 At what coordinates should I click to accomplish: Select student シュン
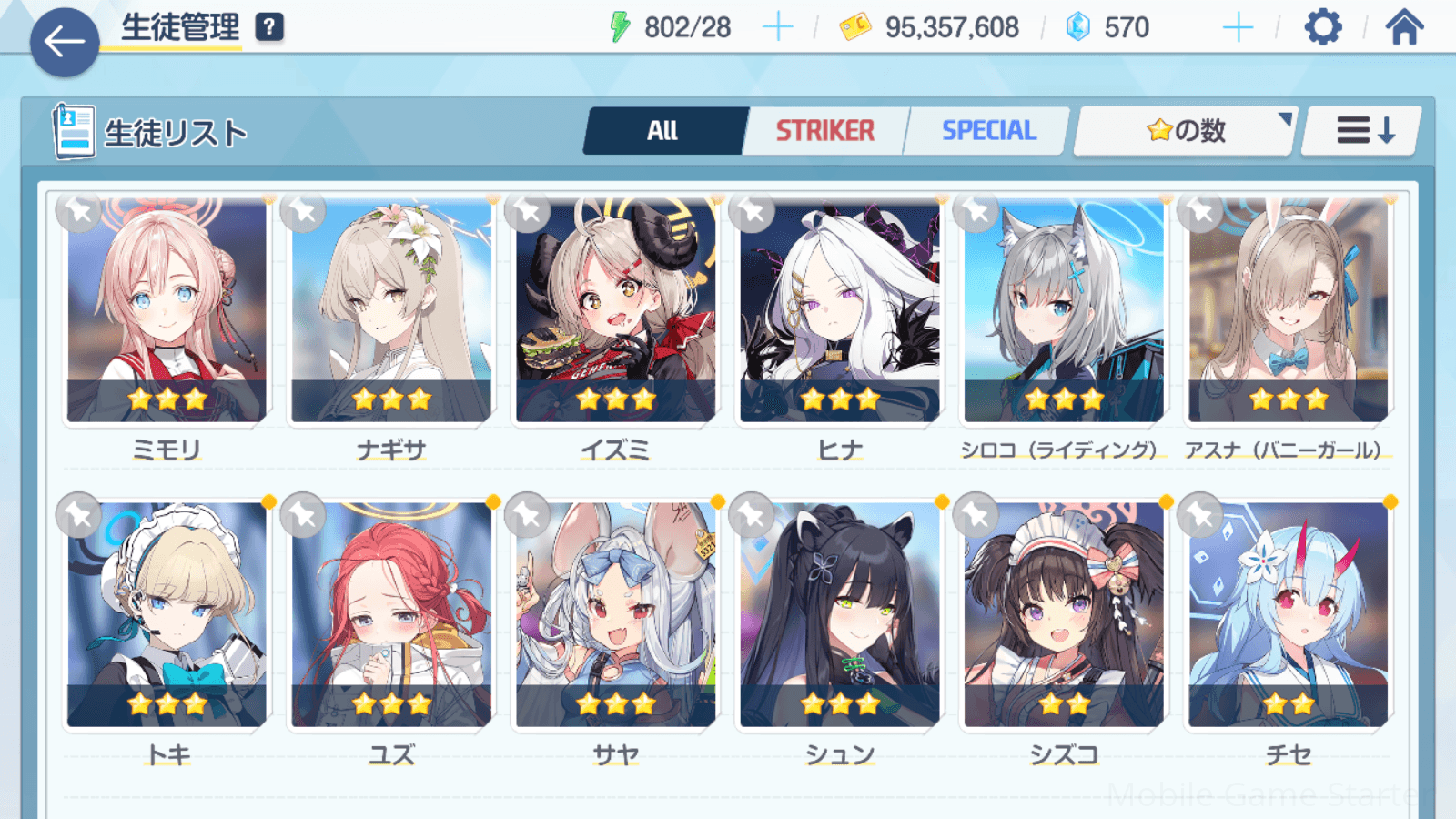[840, 615]
